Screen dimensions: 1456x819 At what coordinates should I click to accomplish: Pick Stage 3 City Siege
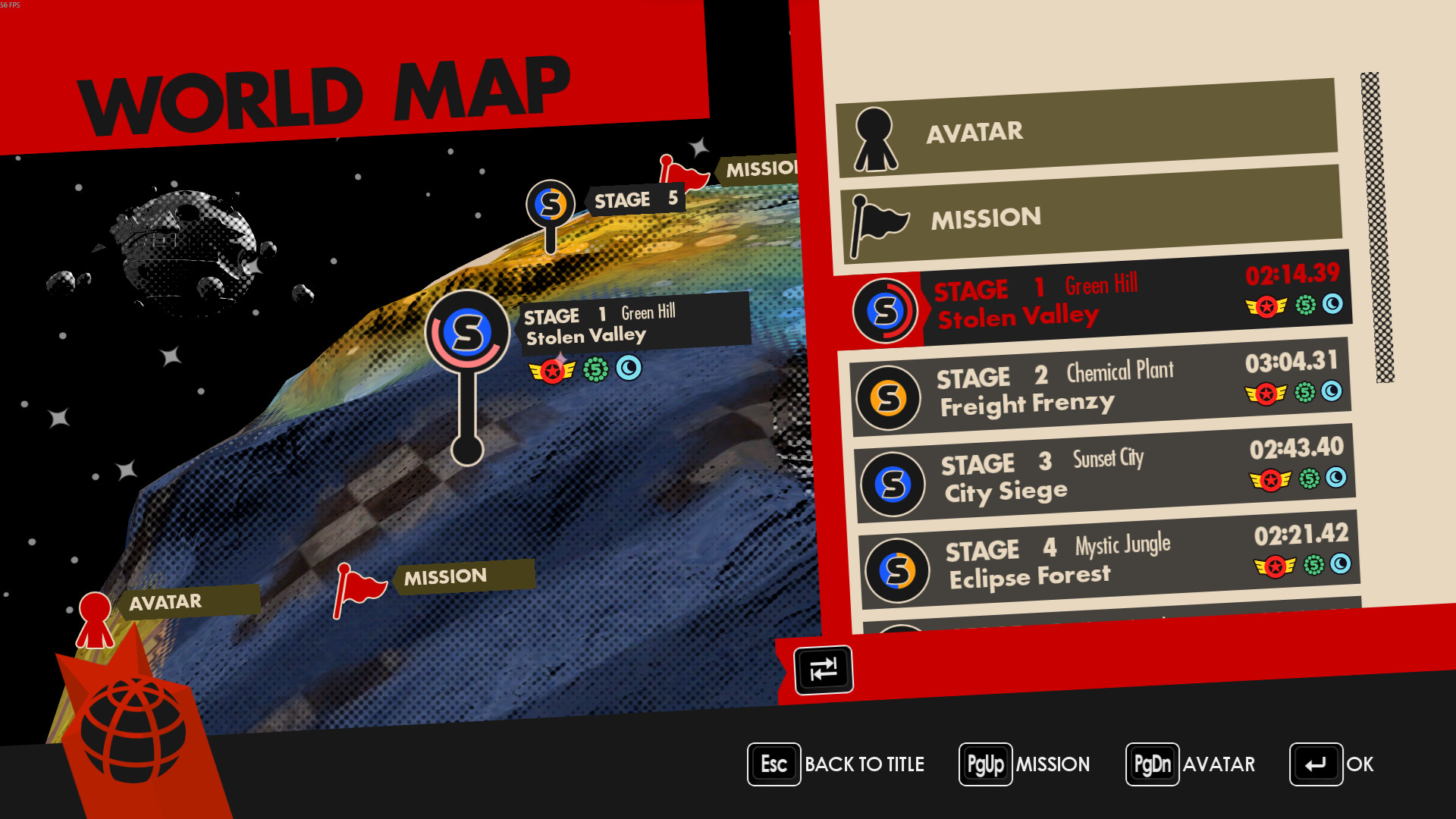1104,475
